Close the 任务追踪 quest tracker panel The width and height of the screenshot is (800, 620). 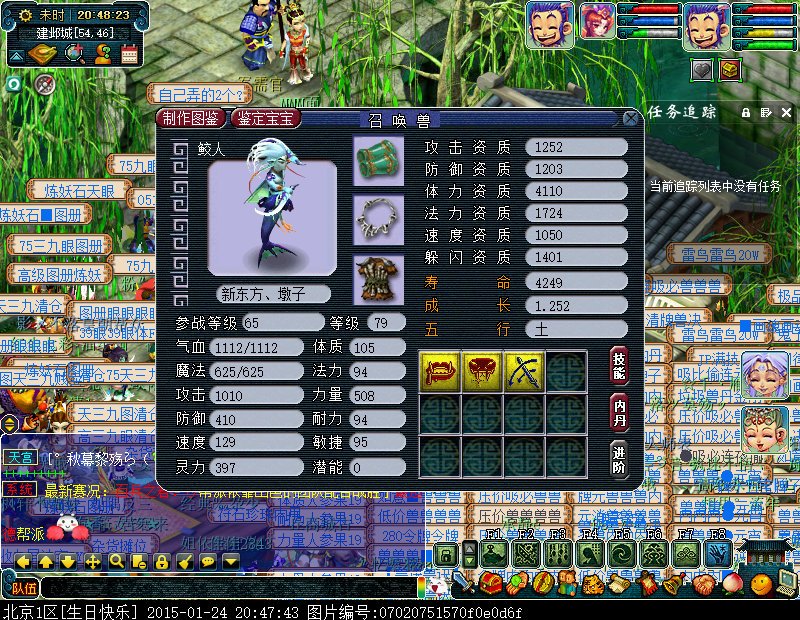point(784,112)
